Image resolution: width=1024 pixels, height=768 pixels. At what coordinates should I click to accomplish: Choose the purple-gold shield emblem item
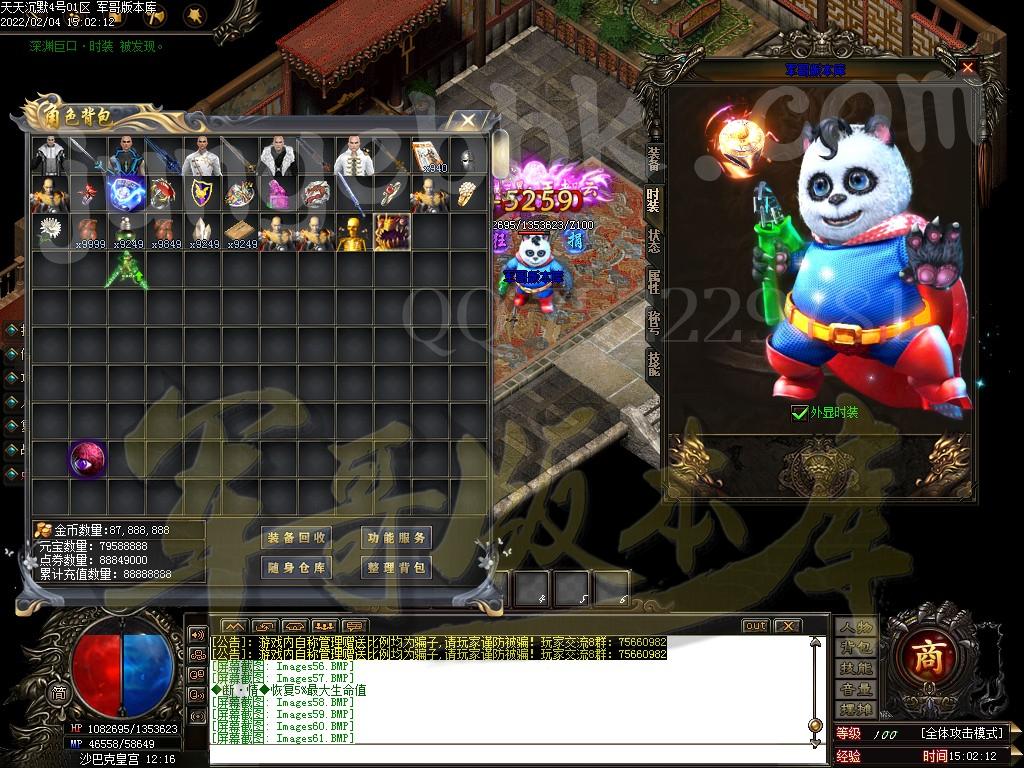click(201, 194)
